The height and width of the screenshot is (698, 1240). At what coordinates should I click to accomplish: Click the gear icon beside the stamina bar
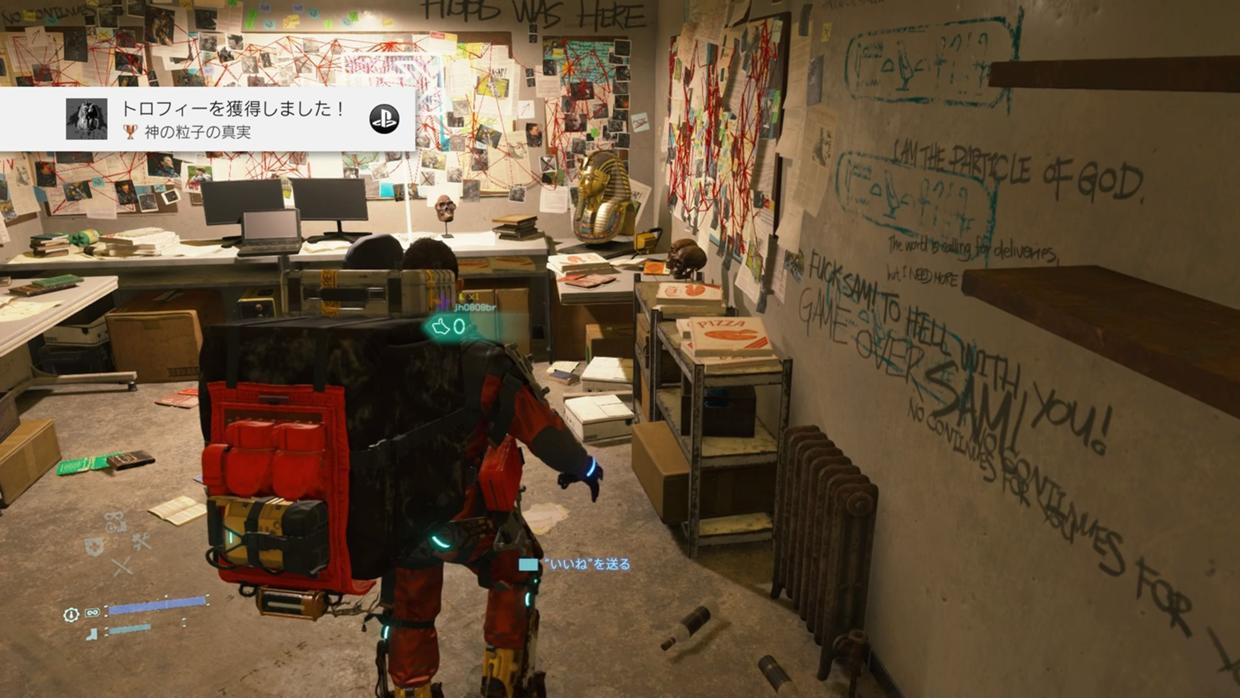click(x=71, y=614)
